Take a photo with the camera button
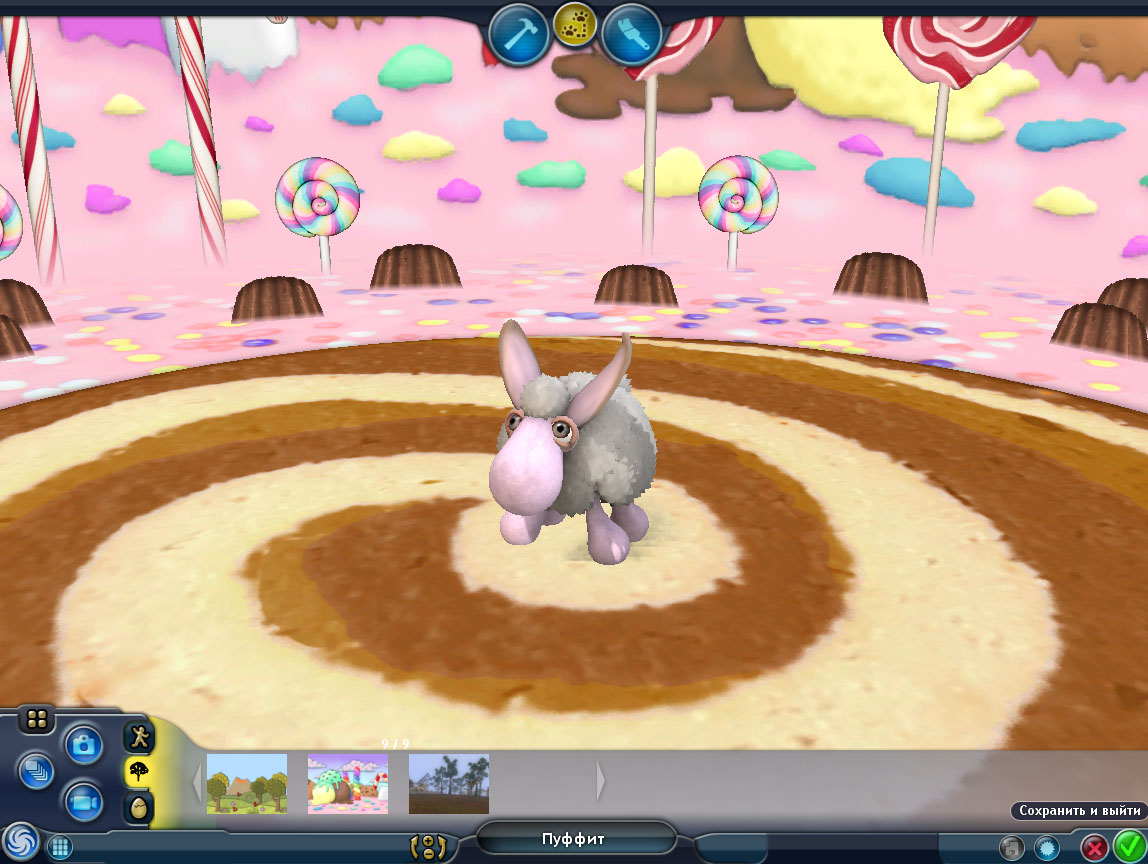 point(84,744)
